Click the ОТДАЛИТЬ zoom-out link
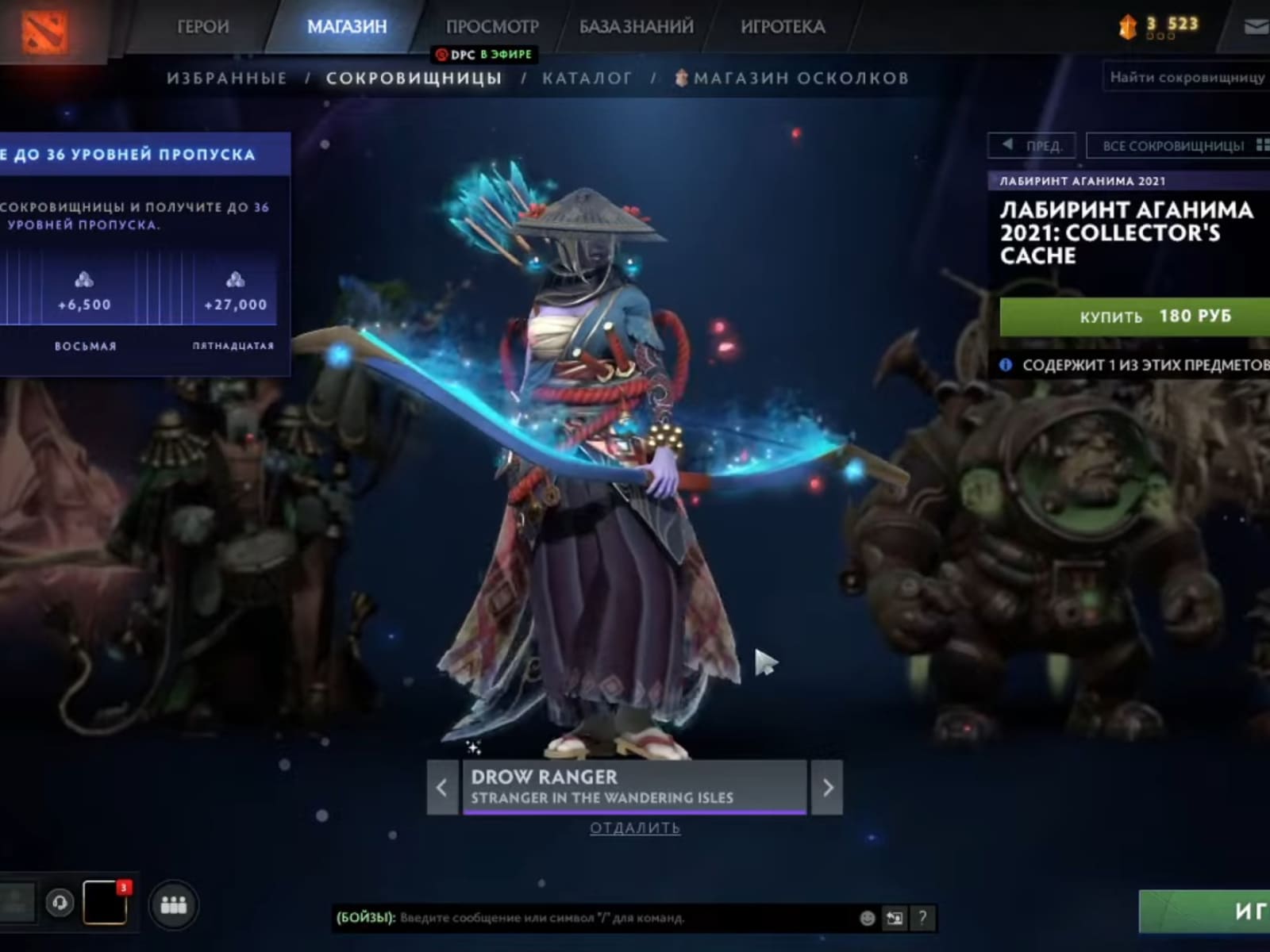Image resolution: width=1270 pixels, height=952 pixels. [635, 828]
